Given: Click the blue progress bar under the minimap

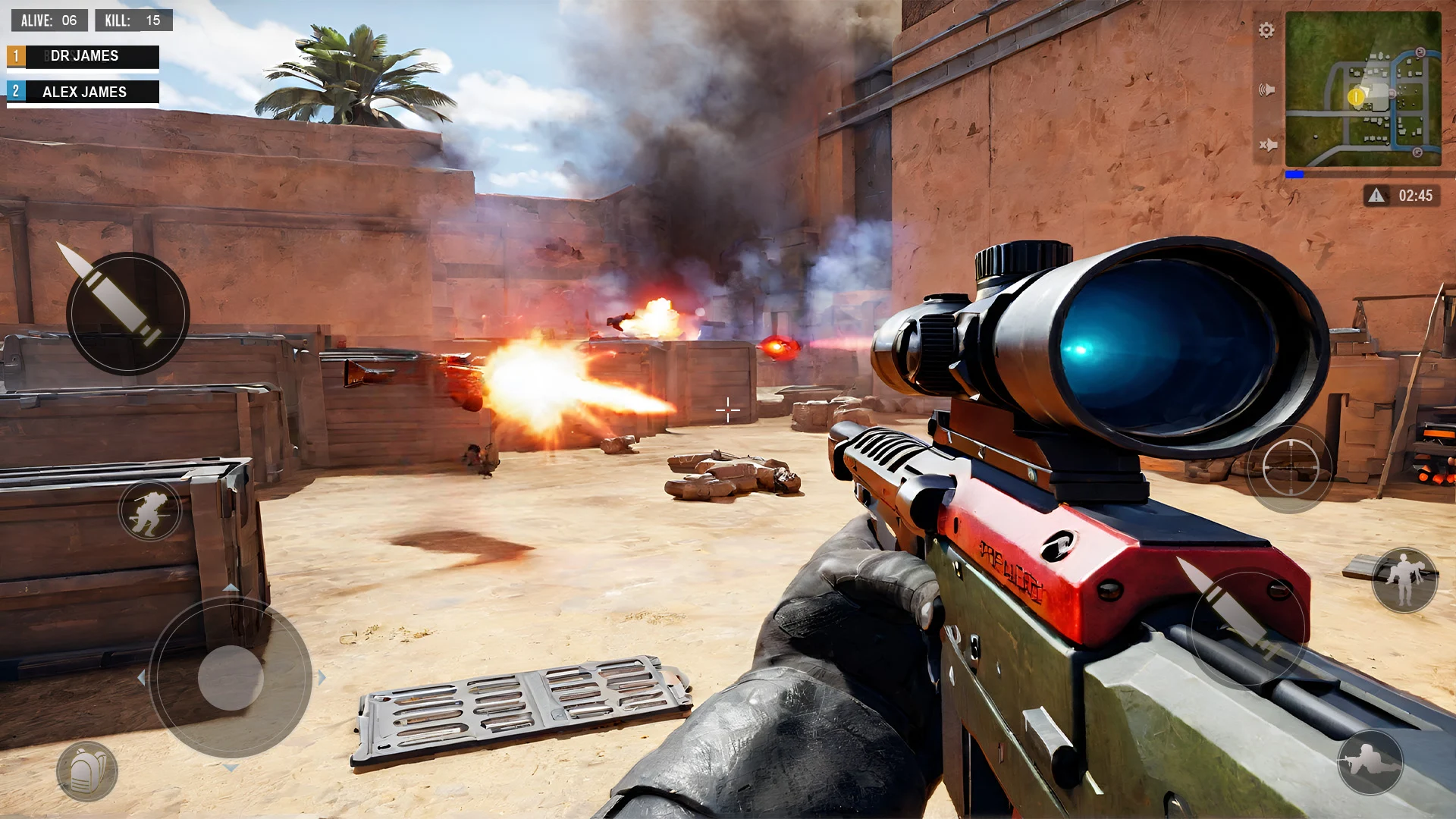Looking at the screenshot, I should pos(1294,173).
